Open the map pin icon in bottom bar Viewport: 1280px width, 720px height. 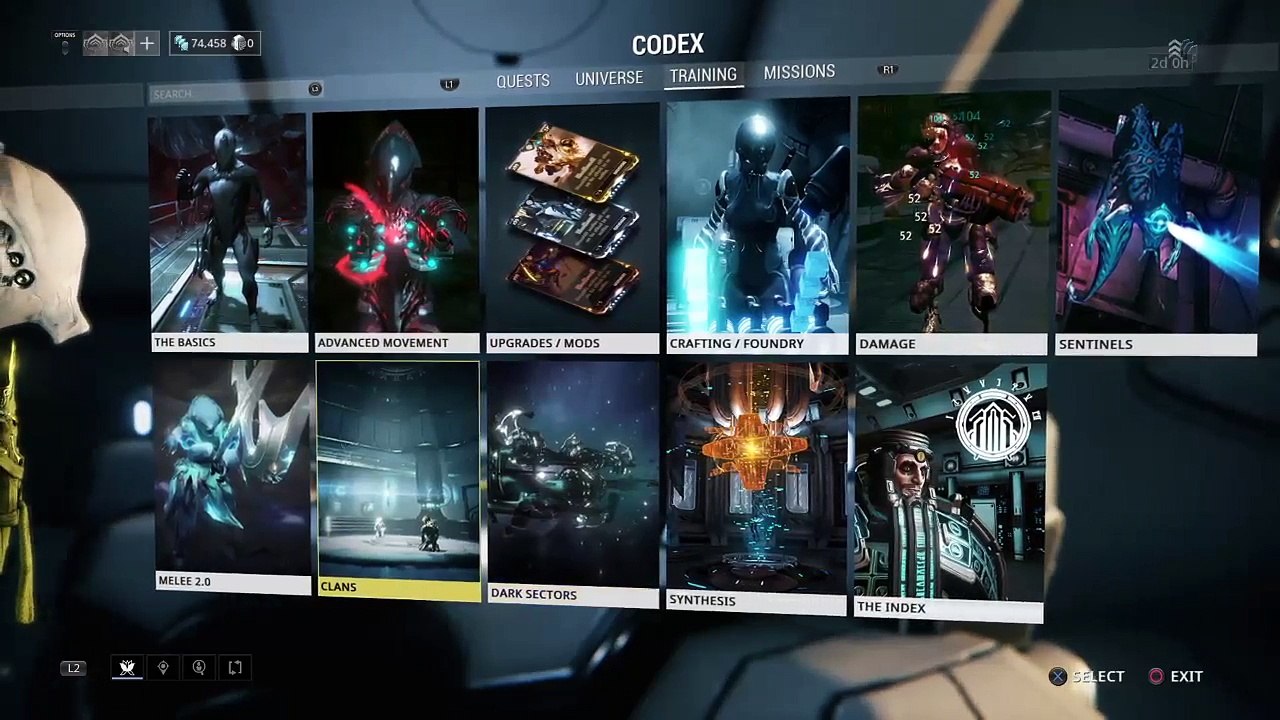(163, 667)
